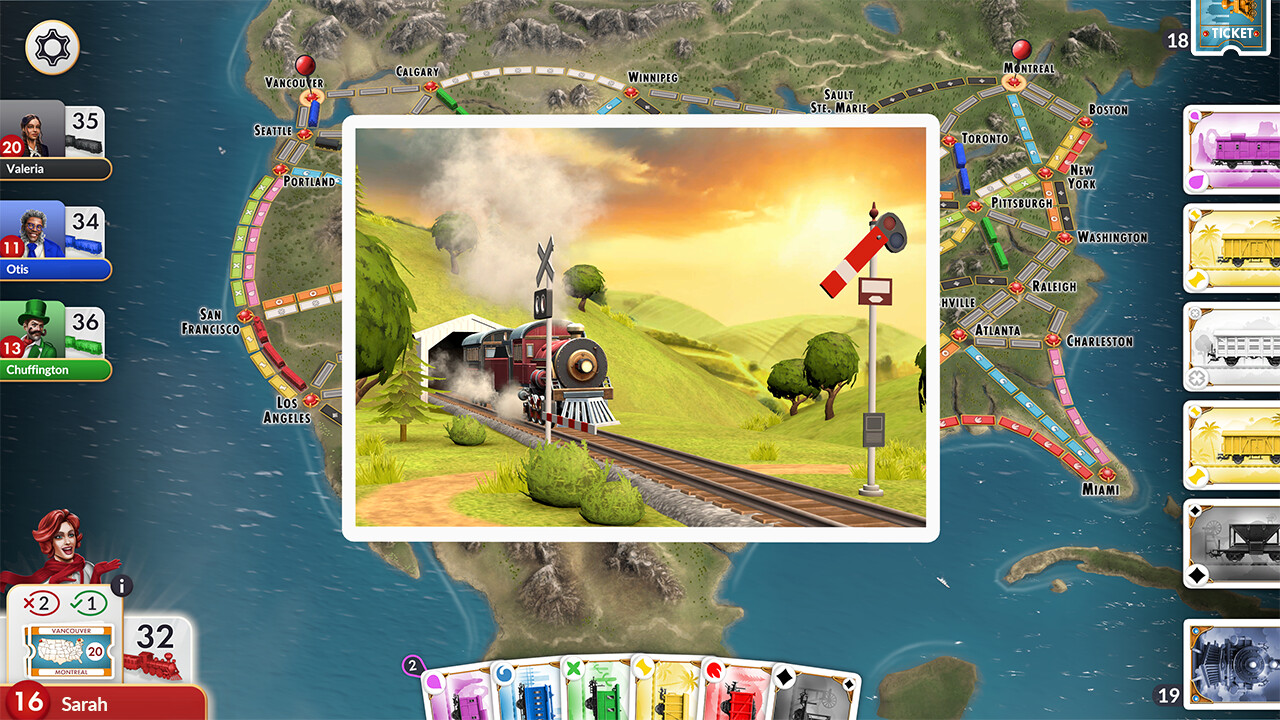The height and width of the screenshot is (720, 1280).
Task: Click the info icon above Sarah's ticket
Action: coord(124,586)
